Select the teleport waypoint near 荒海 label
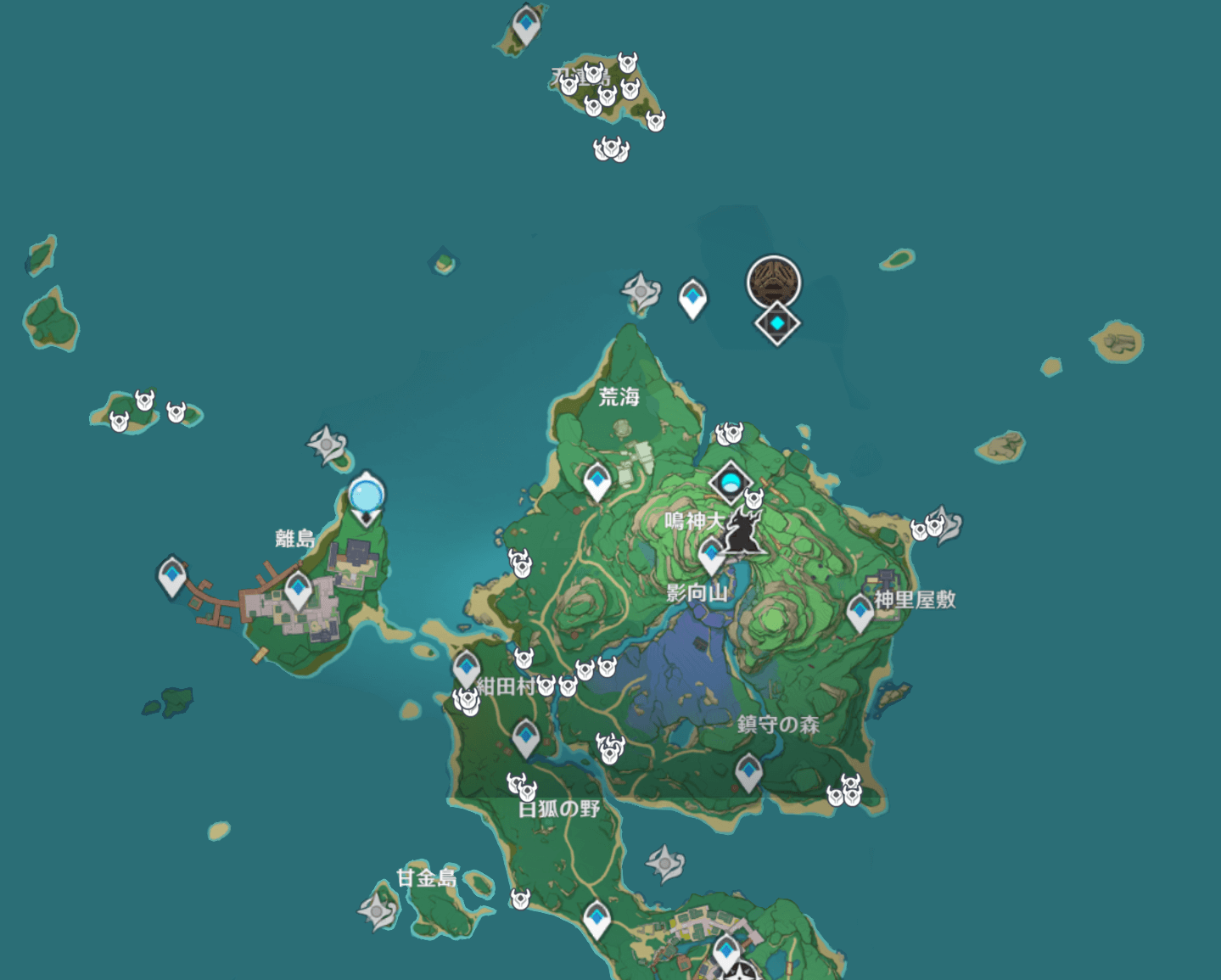 596,479
